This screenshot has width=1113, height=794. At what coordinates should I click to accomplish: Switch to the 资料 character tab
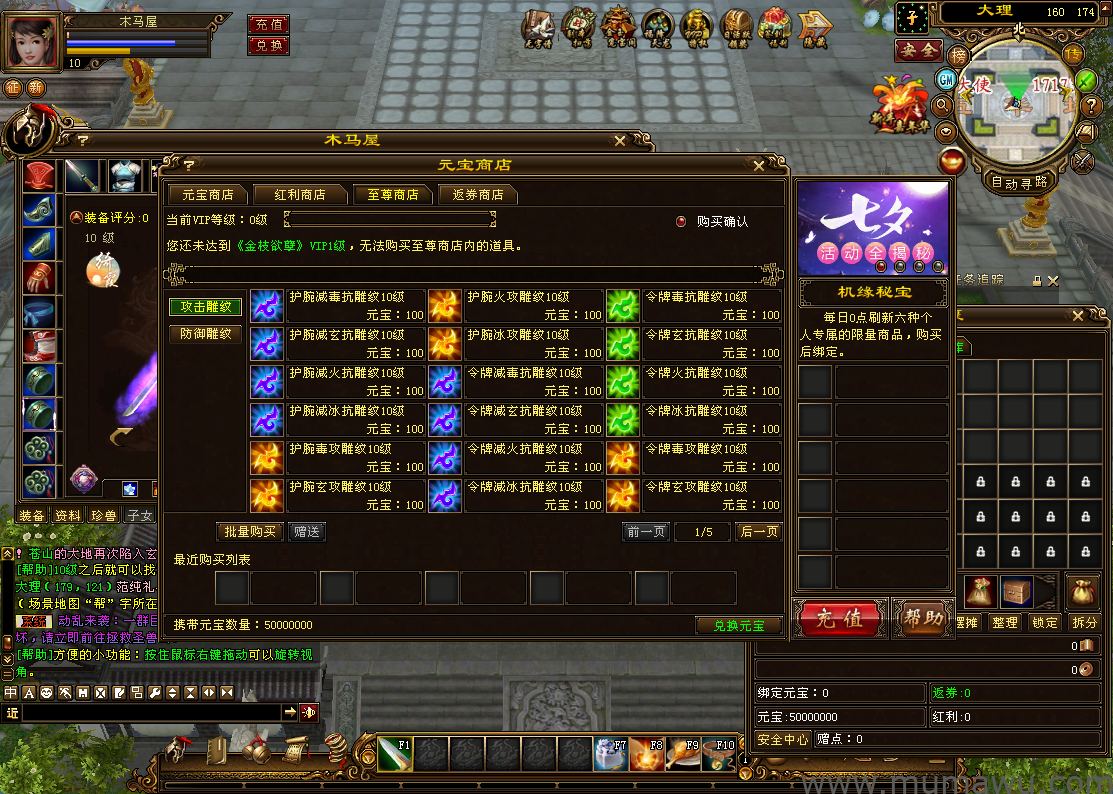pyautogui.click(x=68, y=516)
